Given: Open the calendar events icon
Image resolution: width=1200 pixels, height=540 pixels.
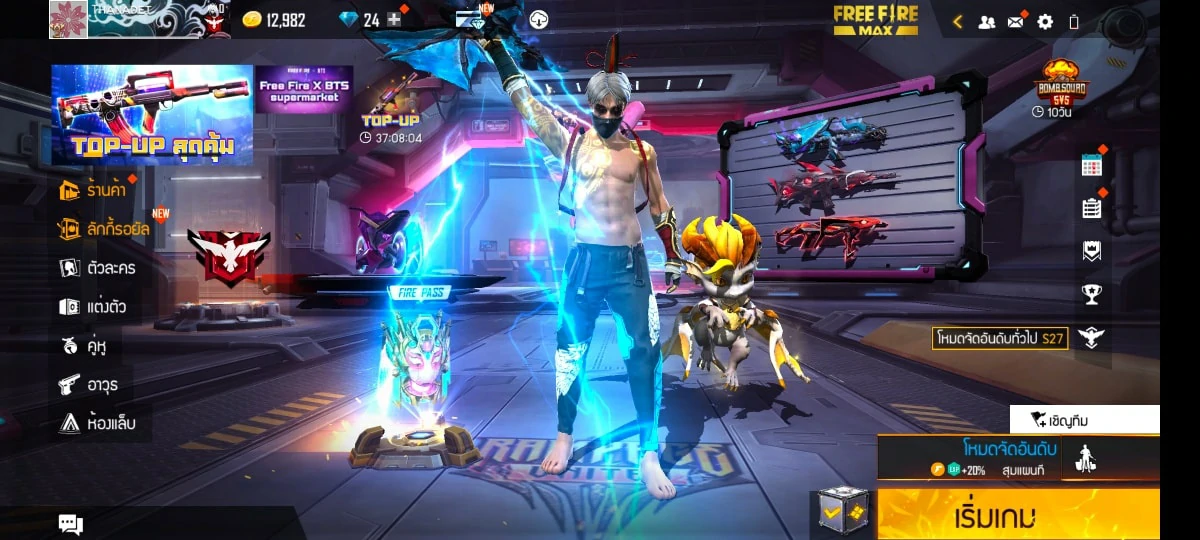Looking at the screenshot, I should coord(1092,166).
